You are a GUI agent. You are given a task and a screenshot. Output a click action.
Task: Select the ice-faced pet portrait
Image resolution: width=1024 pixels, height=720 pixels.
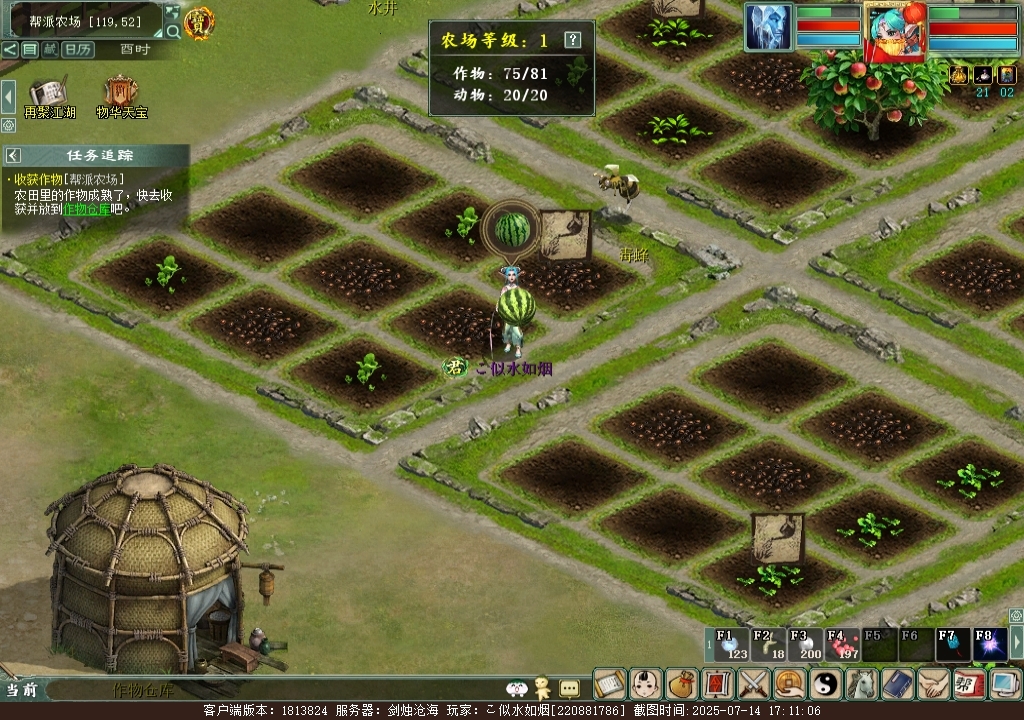pyautogui.click(x=768, y=27)
